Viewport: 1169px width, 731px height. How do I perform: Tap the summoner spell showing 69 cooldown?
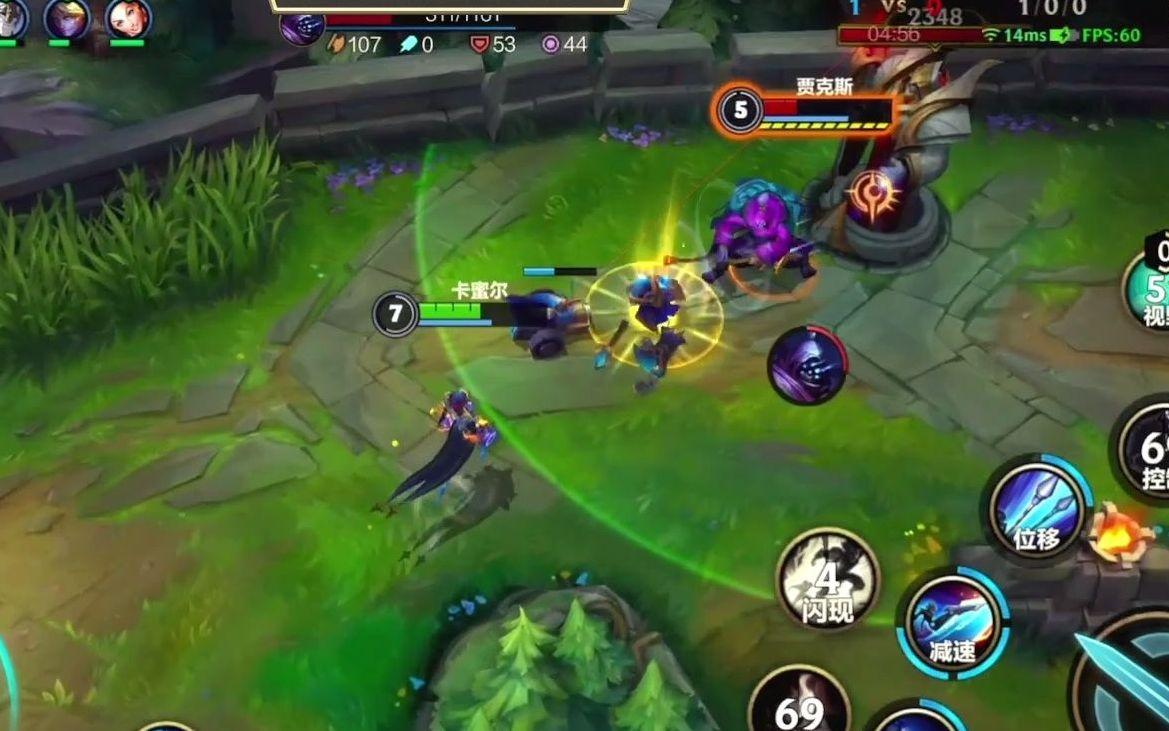coord(798,706)
